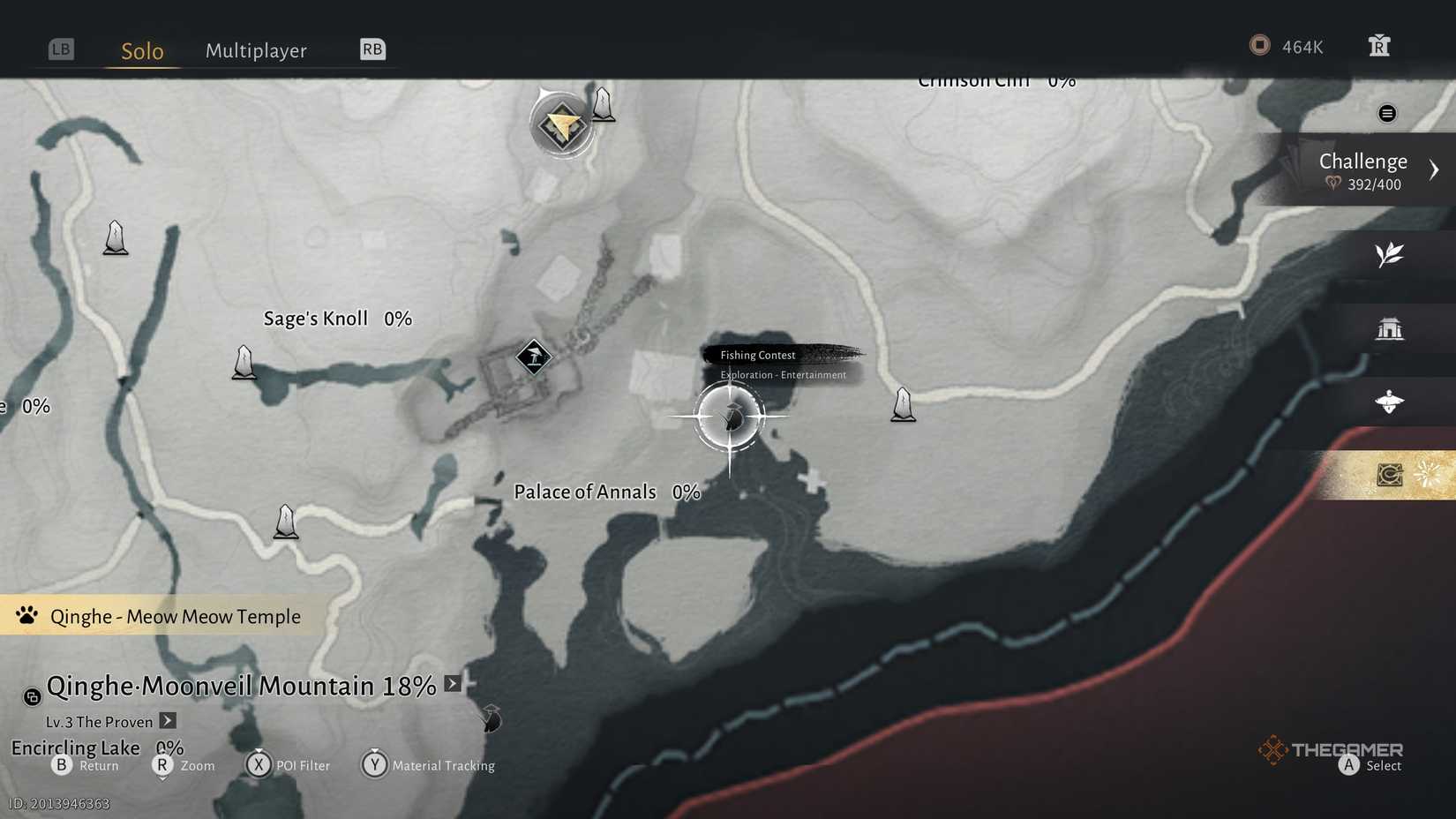The image size is (1456, 819).
Task: Expand the Challenge 392/400 panel chevron
Action: click(1435, 169)
